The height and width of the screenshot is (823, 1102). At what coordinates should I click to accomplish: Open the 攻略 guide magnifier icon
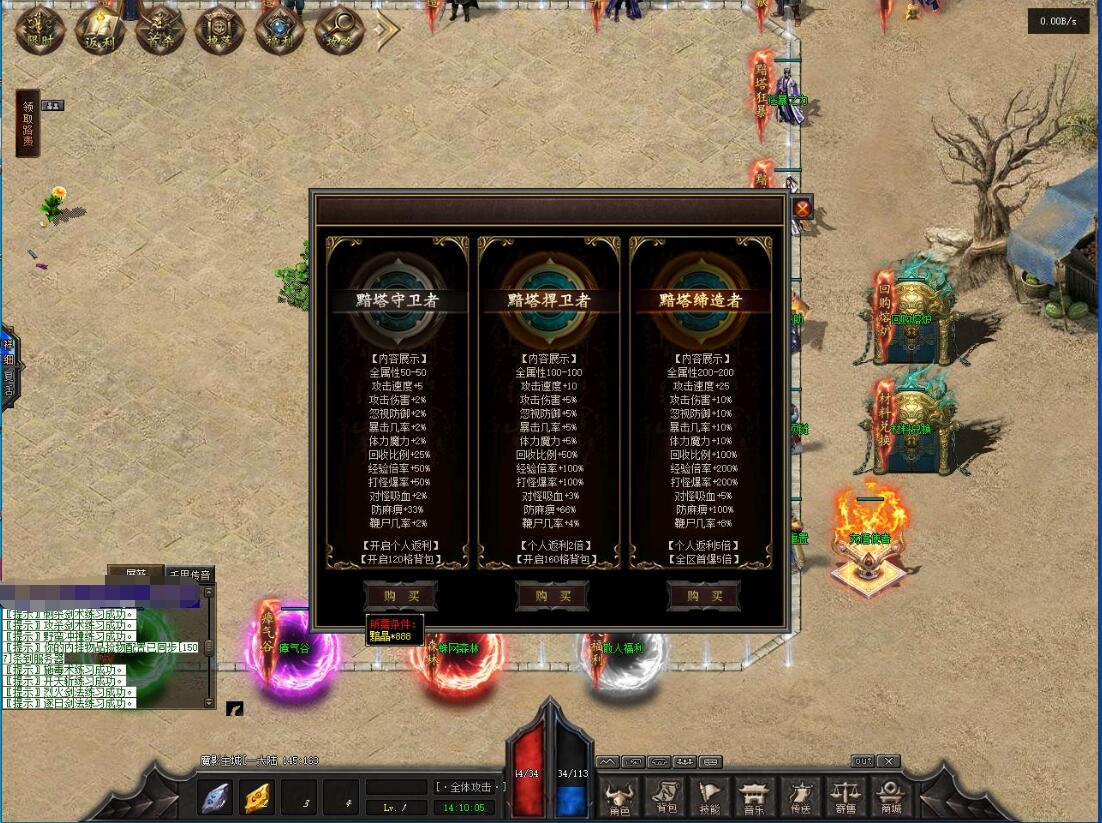point(340,31)
